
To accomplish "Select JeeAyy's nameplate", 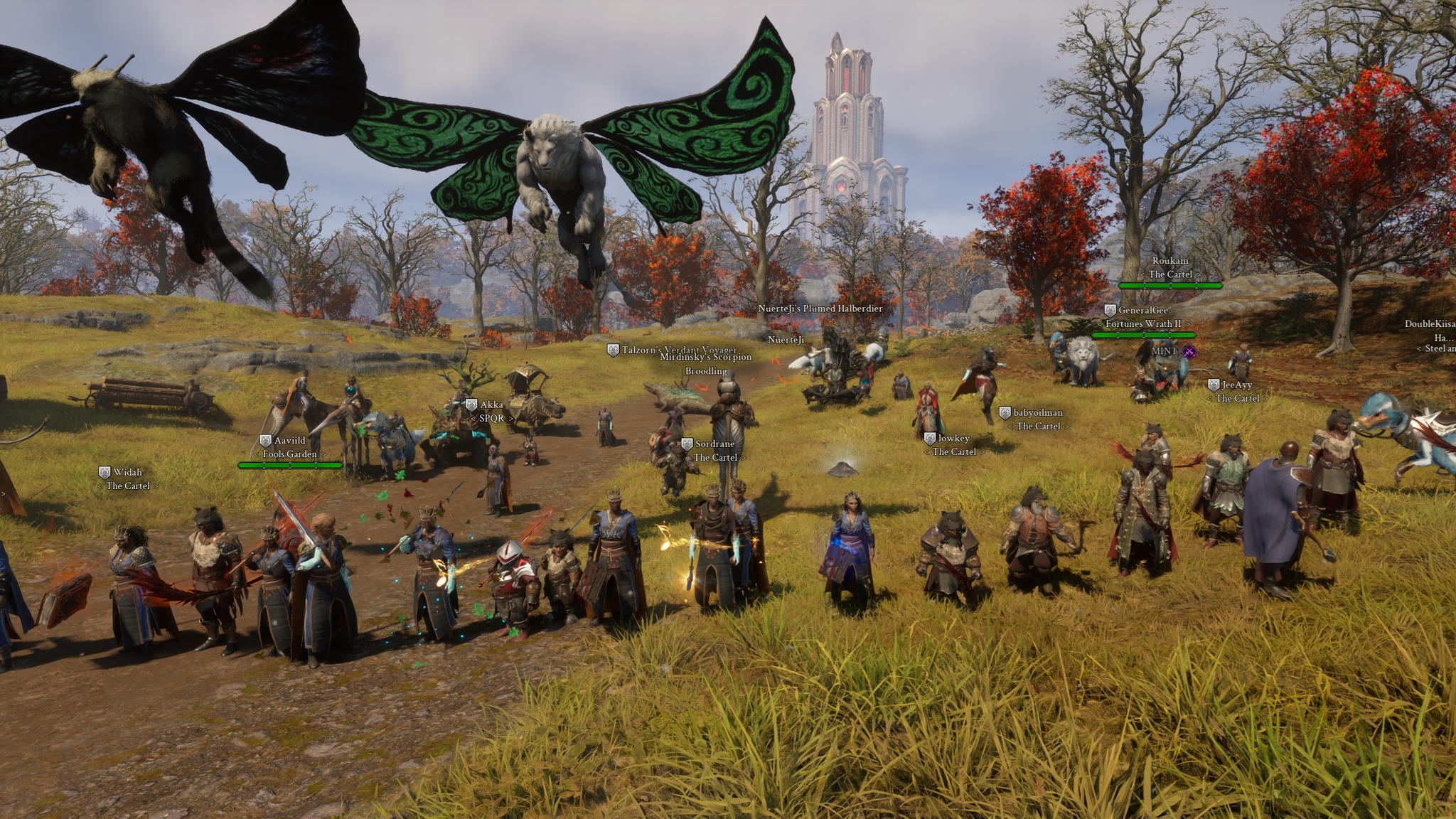I will (x=1236, y=385).
